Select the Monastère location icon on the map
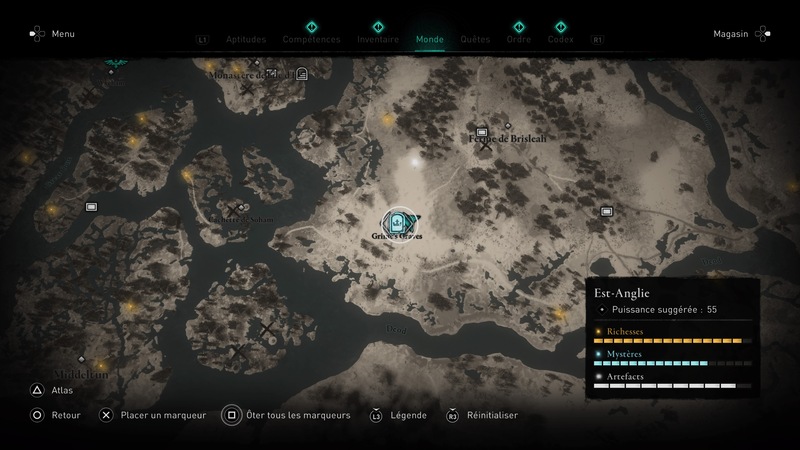The width and height of the screenshot is (800, 450). 301,73
